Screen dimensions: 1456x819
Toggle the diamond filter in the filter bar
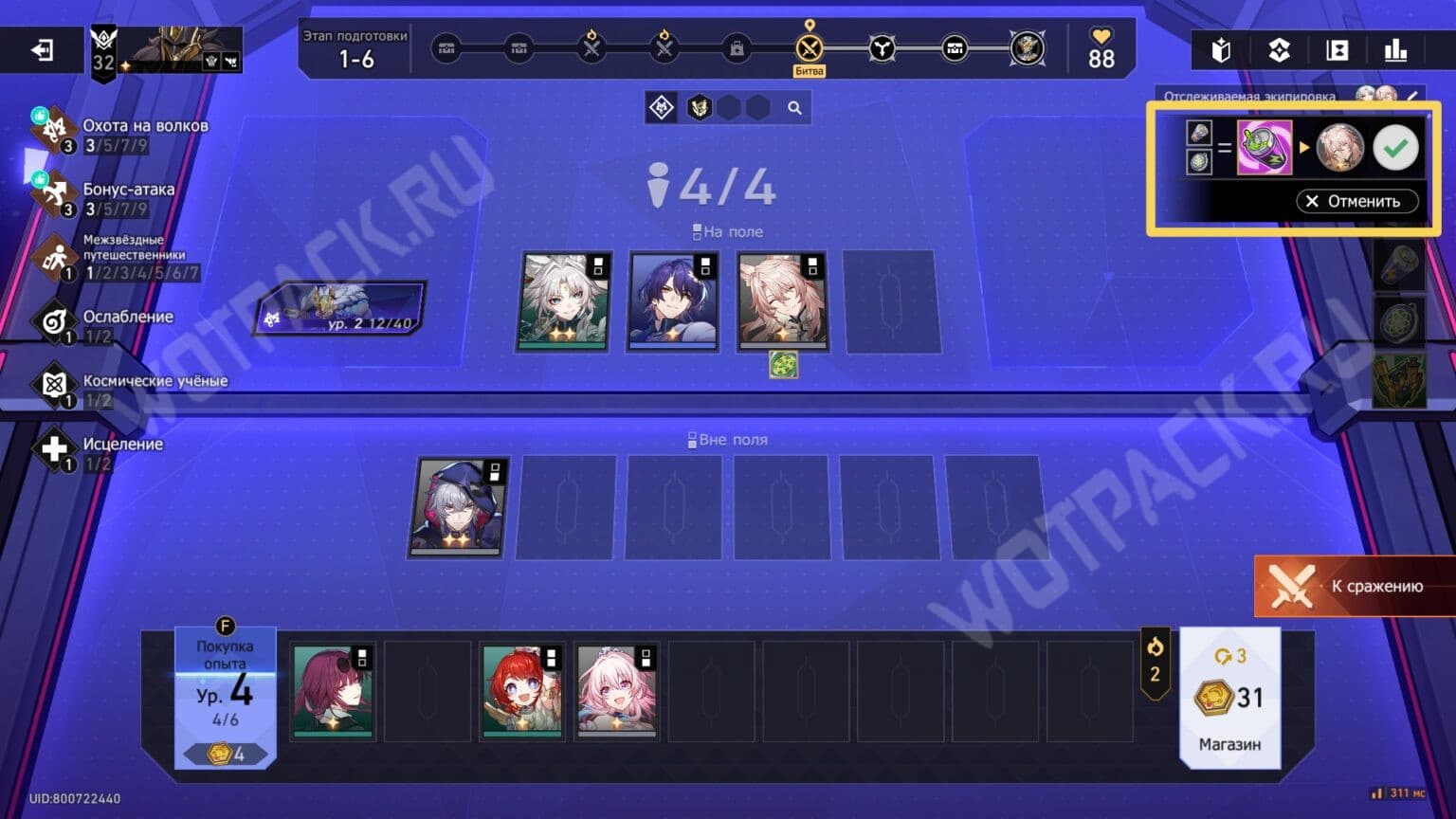662,107
